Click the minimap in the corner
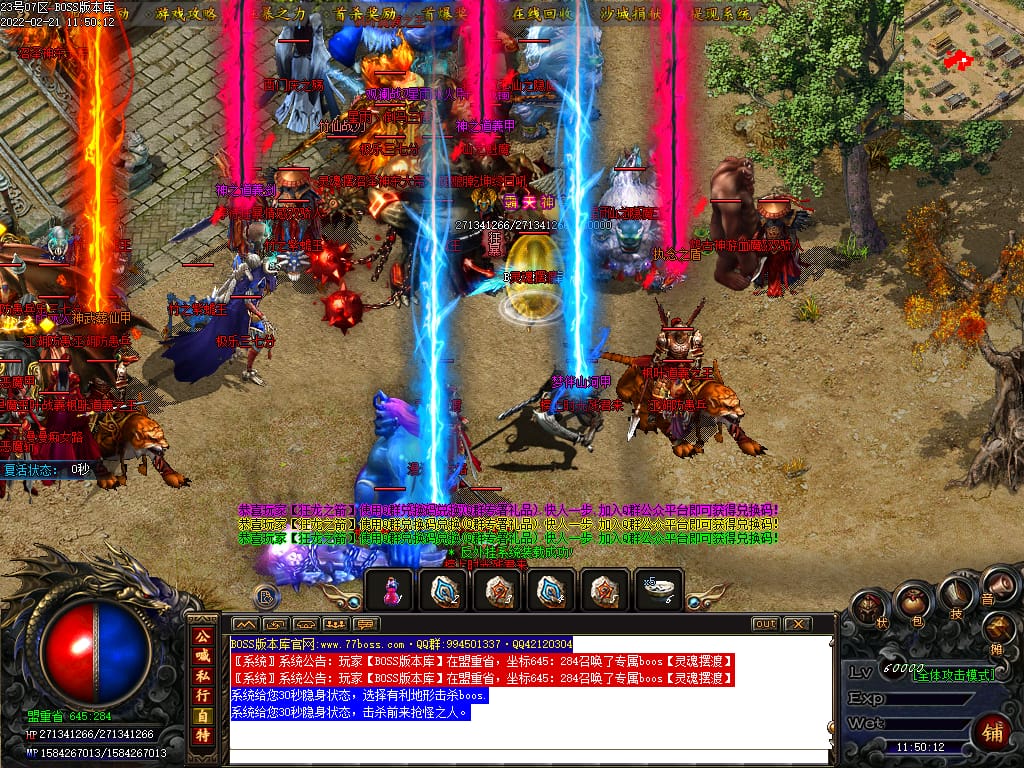This screenshot has width=1024, height=768. click(963, 60)
